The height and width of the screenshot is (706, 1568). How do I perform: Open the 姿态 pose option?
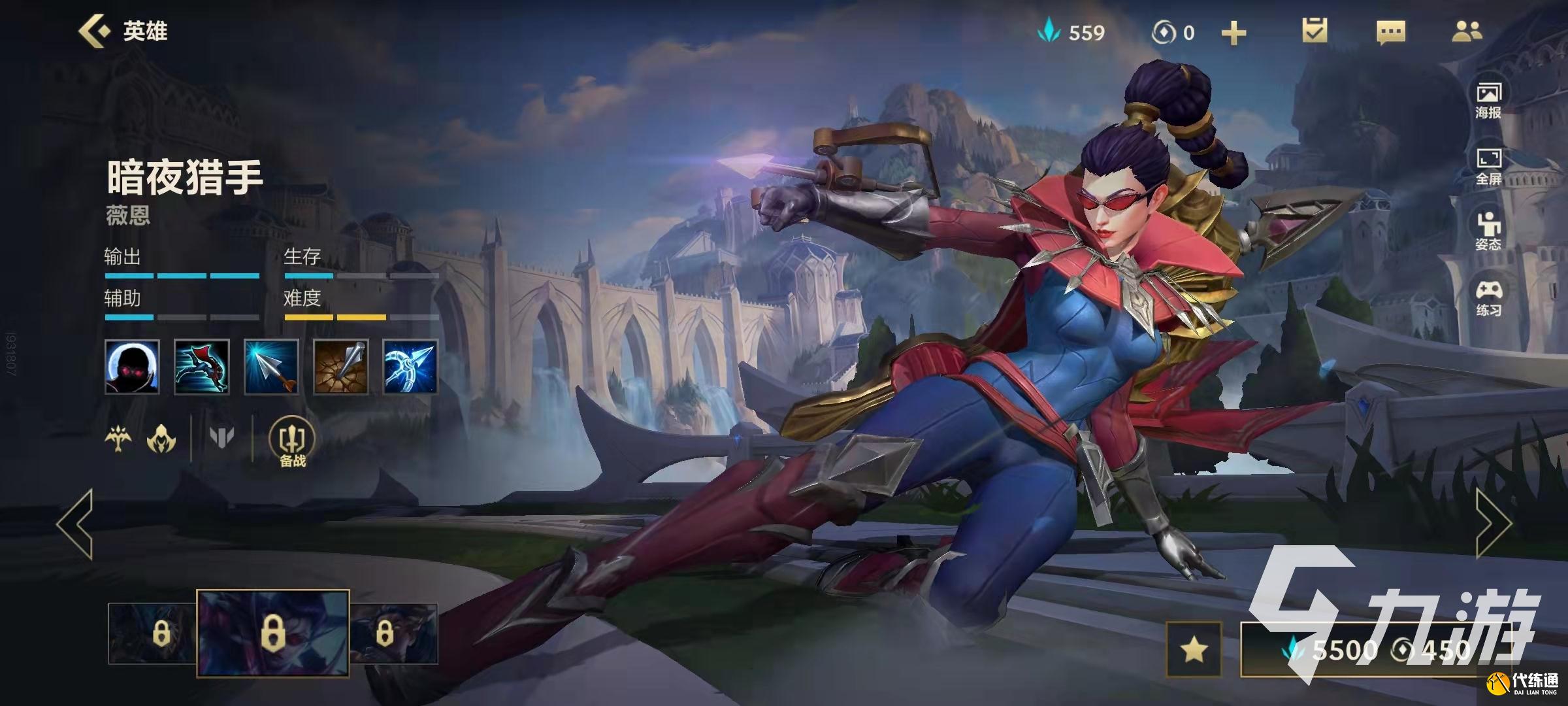[x=1488, y=231]
